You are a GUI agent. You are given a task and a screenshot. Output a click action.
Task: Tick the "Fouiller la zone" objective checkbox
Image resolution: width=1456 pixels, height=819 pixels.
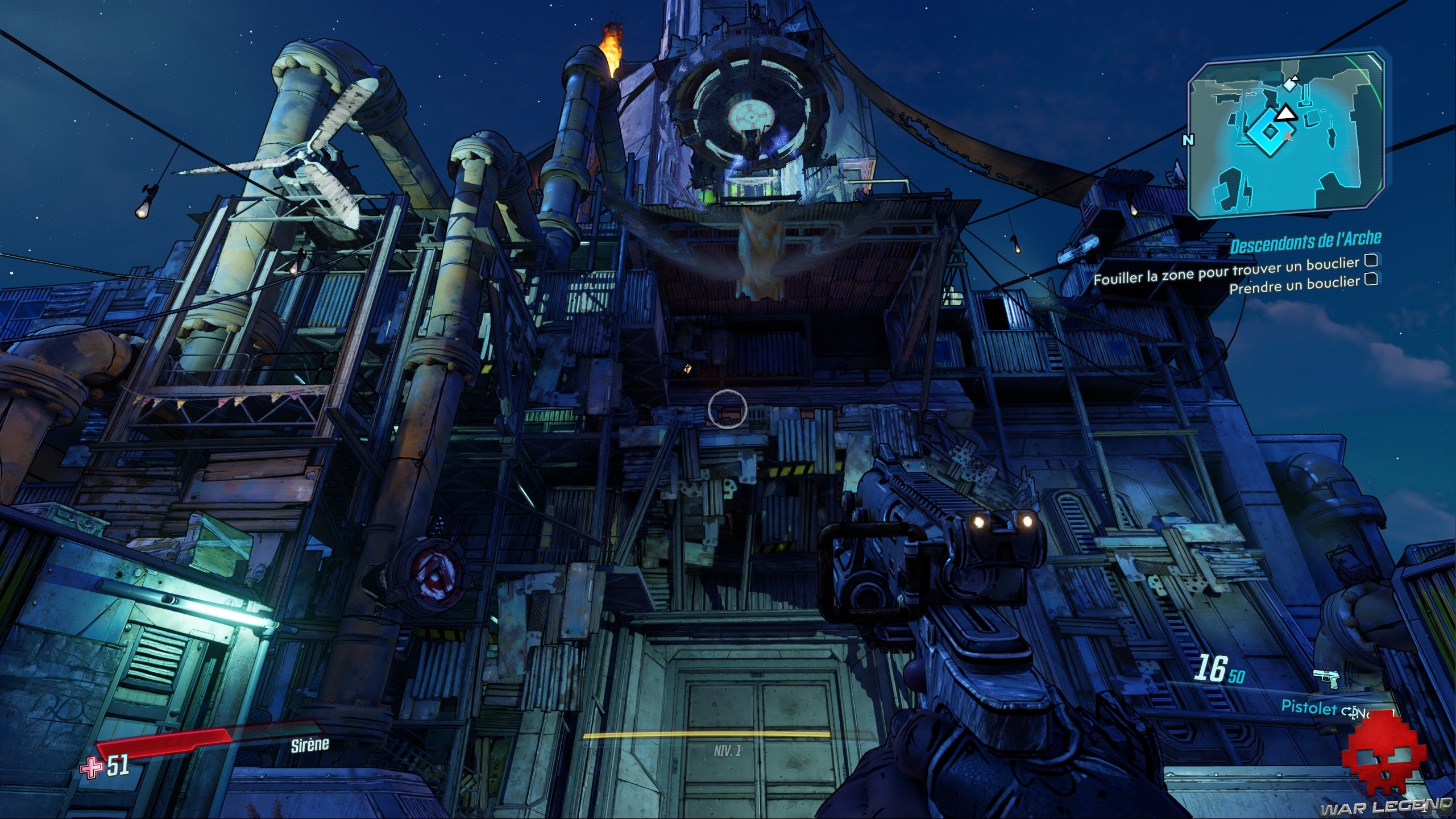[1371, 260]
